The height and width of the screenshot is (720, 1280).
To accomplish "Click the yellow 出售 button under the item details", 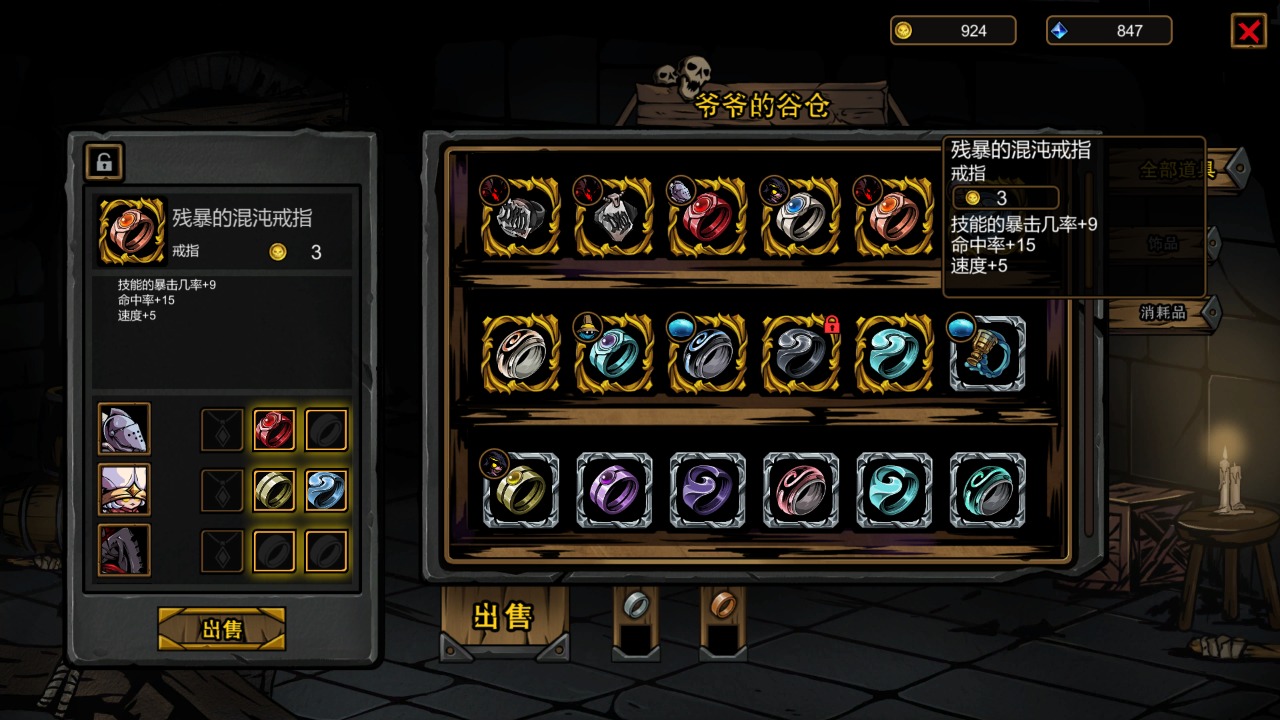I will pyautogui.click(x=221, y=629).
